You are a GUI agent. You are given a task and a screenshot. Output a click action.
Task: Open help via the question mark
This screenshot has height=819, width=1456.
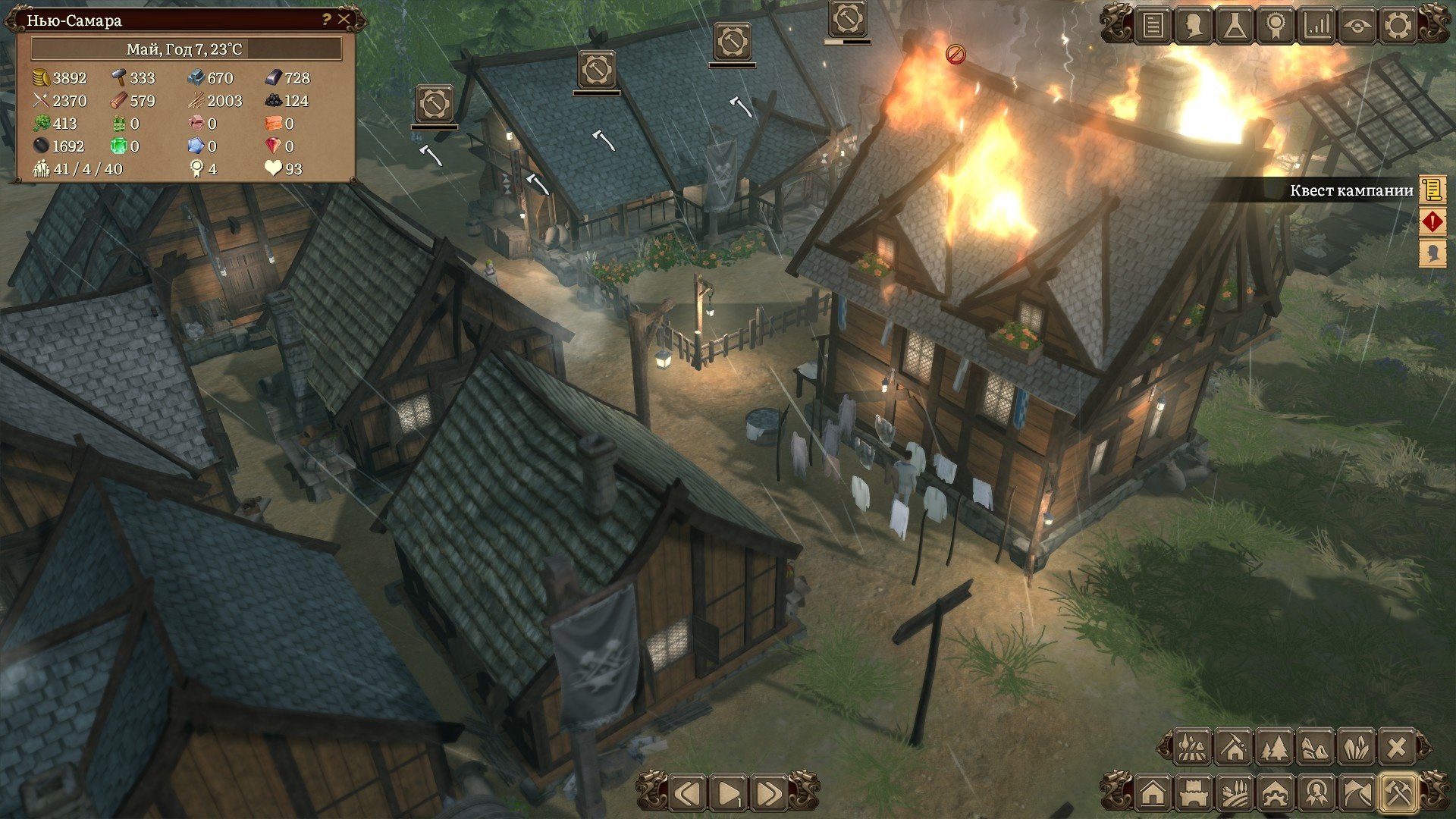click(x=326, y=19)
